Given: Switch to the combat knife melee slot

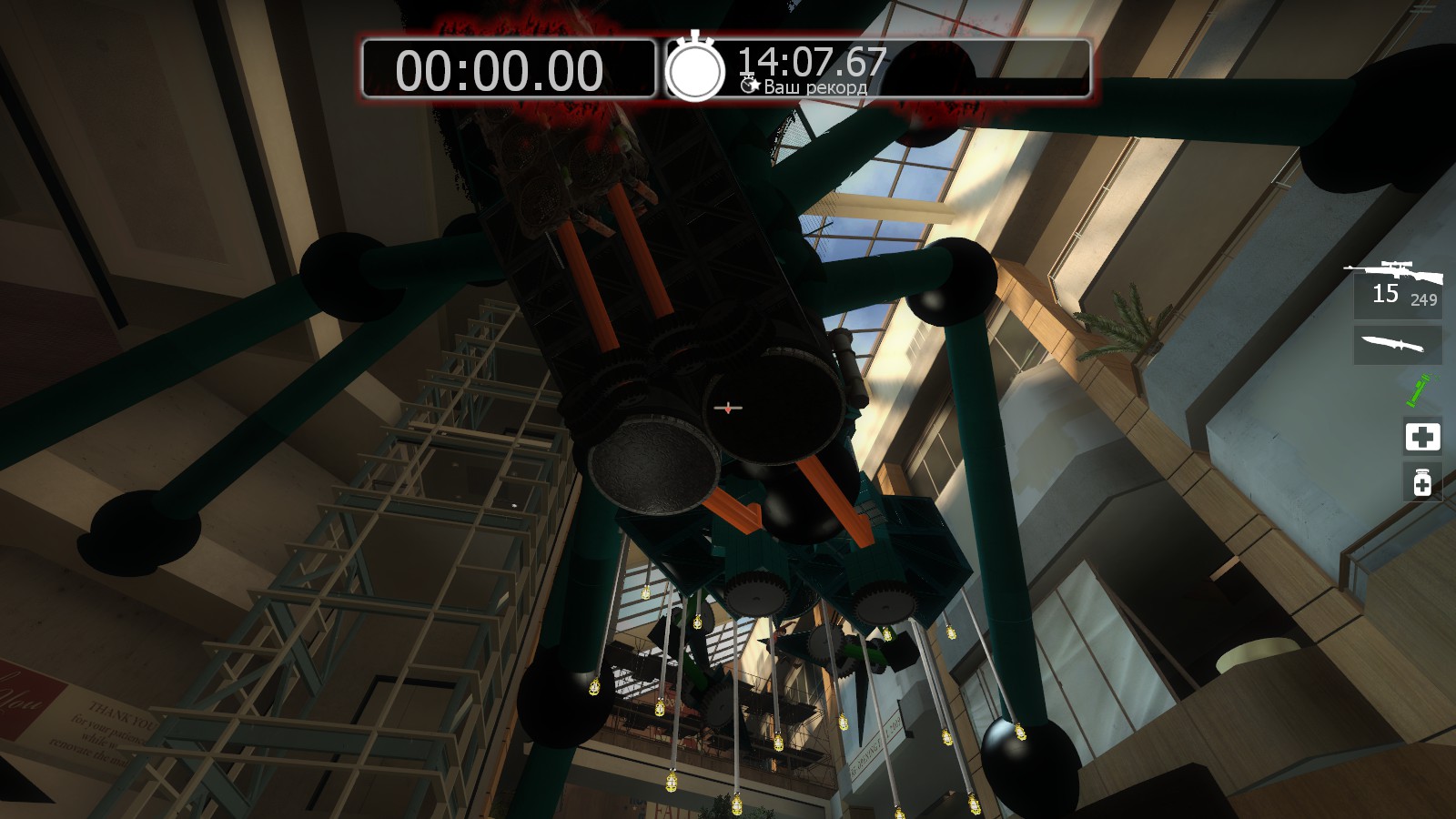Looking at the screenshot, I should click(x=1396, y=345).
